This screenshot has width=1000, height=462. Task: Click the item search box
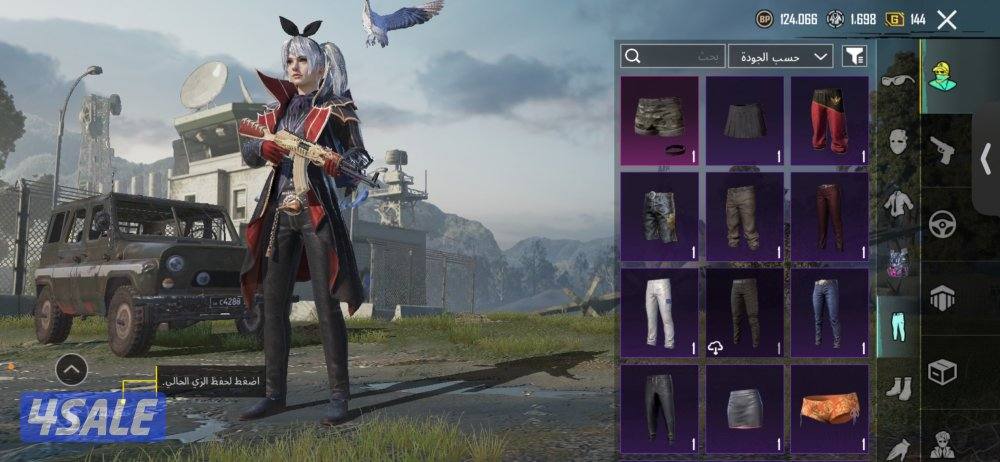pos(672,56)
